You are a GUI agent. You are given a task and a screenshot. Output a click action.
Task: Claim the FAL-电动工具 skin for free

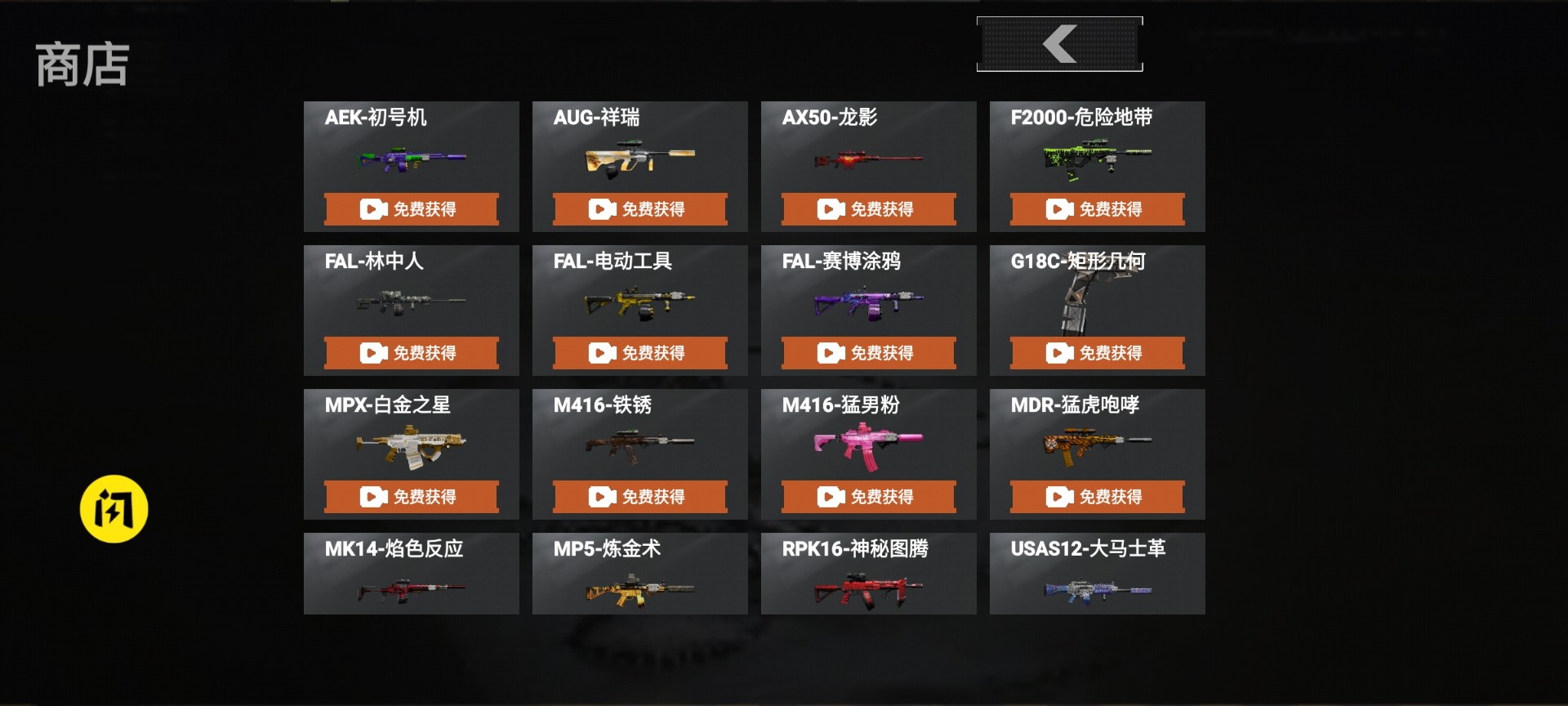[639, 352]
